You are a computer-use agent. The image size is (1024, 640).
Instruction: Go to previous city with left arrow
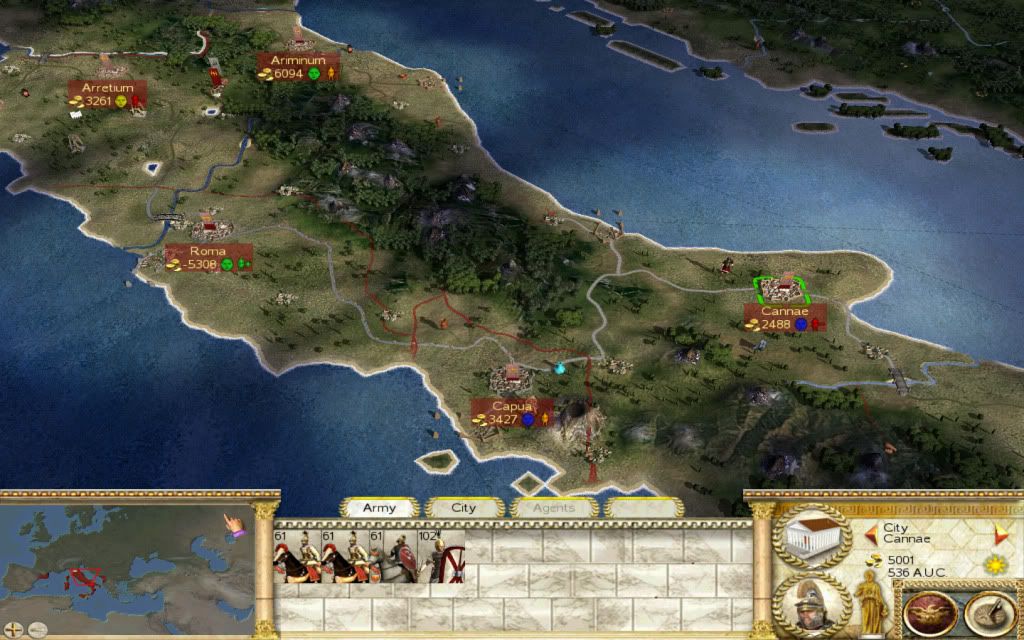tap(870, 532)
